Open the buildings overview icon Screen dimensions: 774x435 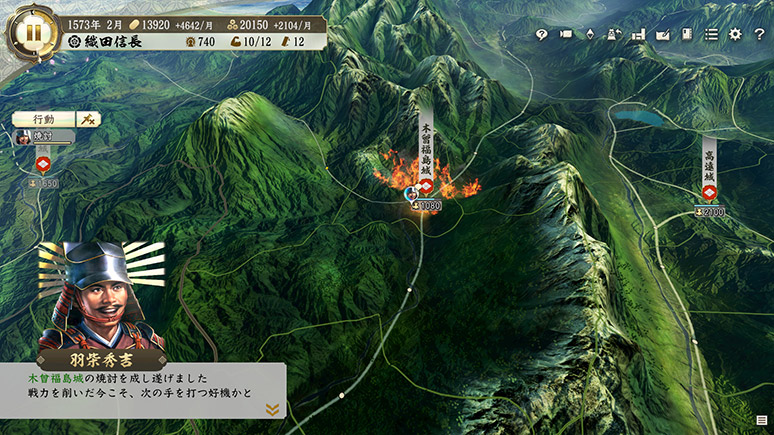point(638,35)
